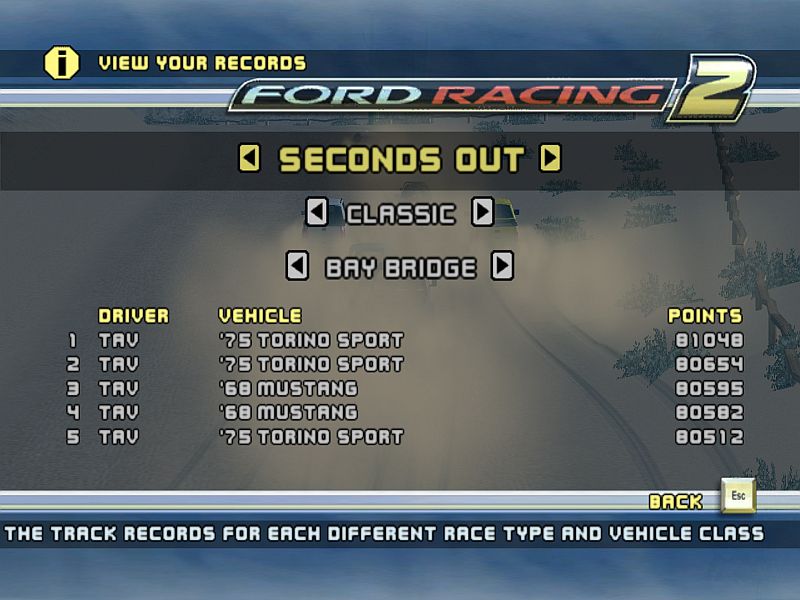800x600 pixels.
Task: Select next vehicle class after Classic
Action: click(483, 213)
